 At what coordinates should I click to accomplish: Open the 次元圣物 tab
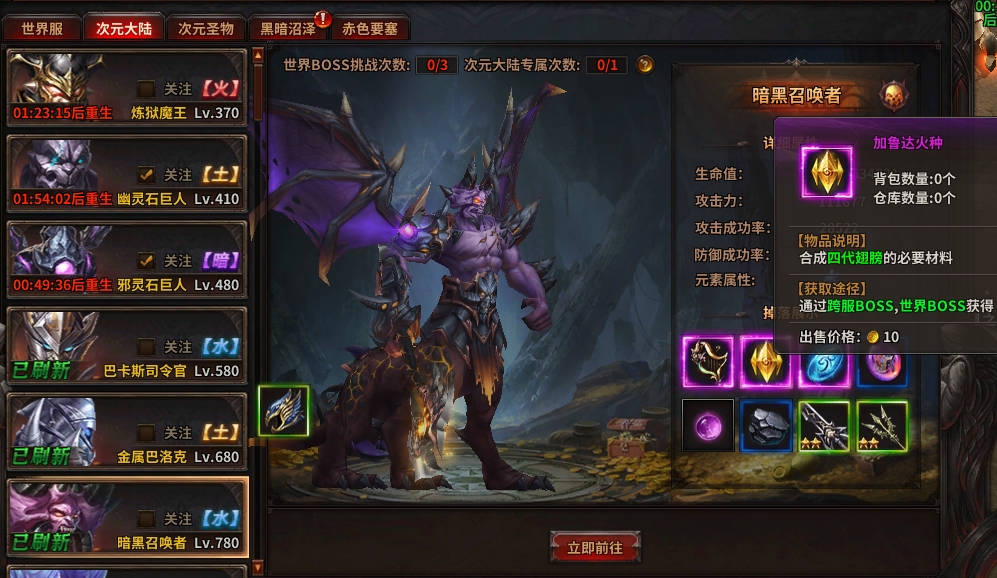(206, 29)
